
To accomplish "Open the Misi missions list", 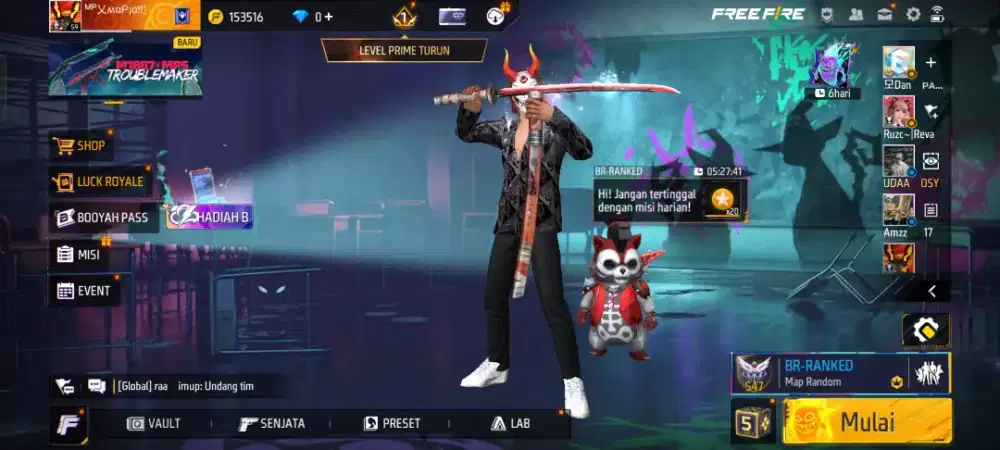I will (x=79, y=255).
